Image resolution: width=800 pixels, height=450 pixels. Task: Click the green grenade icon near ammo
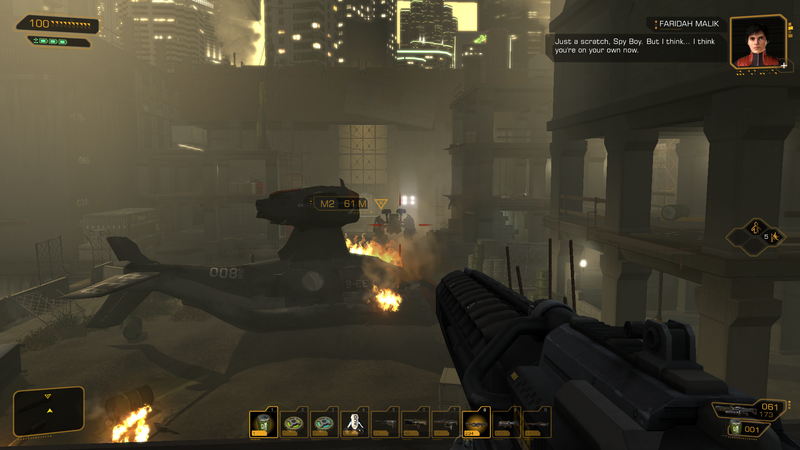(737, 428)
